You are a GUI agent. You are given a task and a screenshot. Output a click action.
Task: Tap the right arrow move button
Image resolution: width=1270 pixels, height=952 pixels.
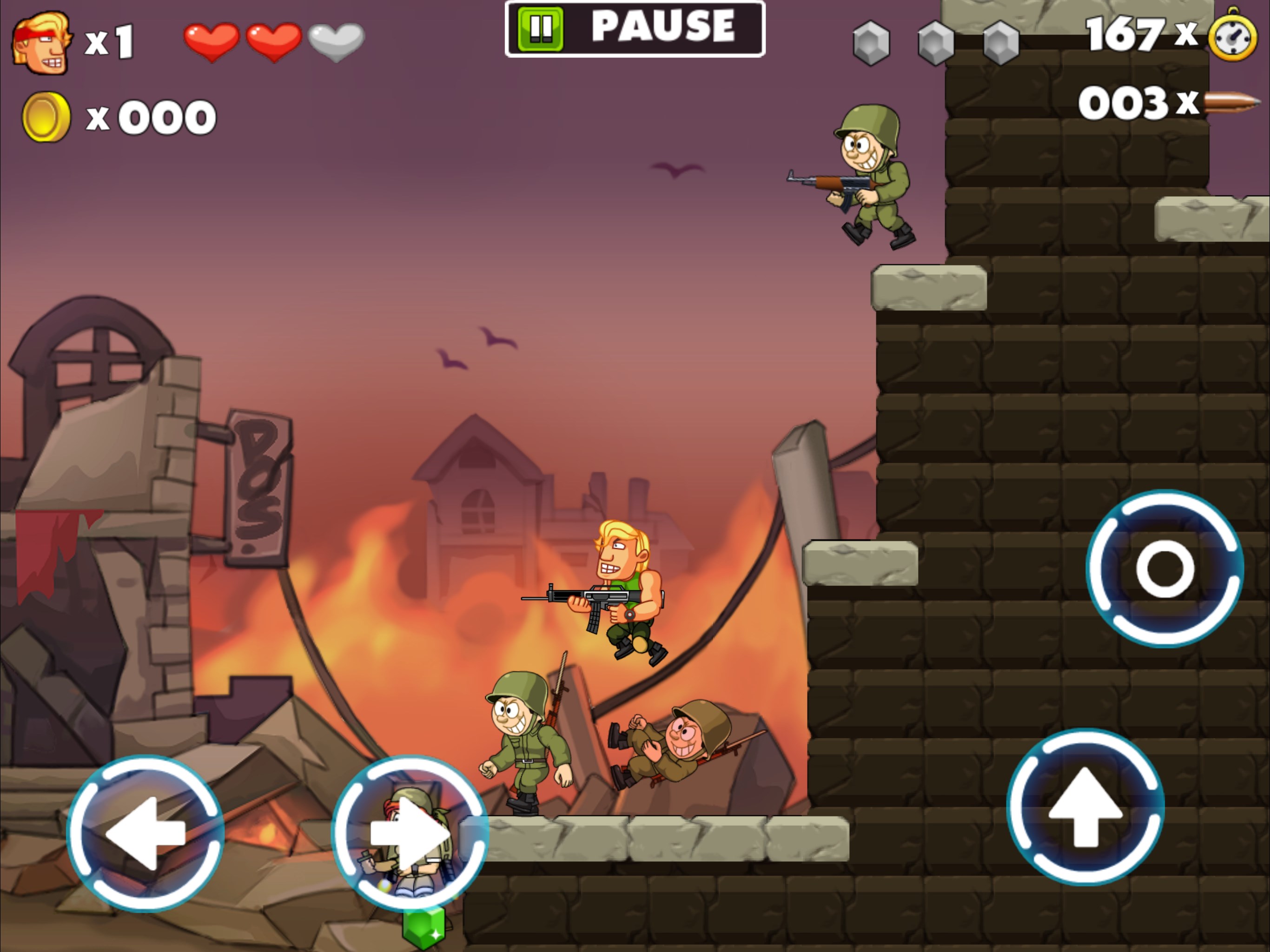(410, 833)
